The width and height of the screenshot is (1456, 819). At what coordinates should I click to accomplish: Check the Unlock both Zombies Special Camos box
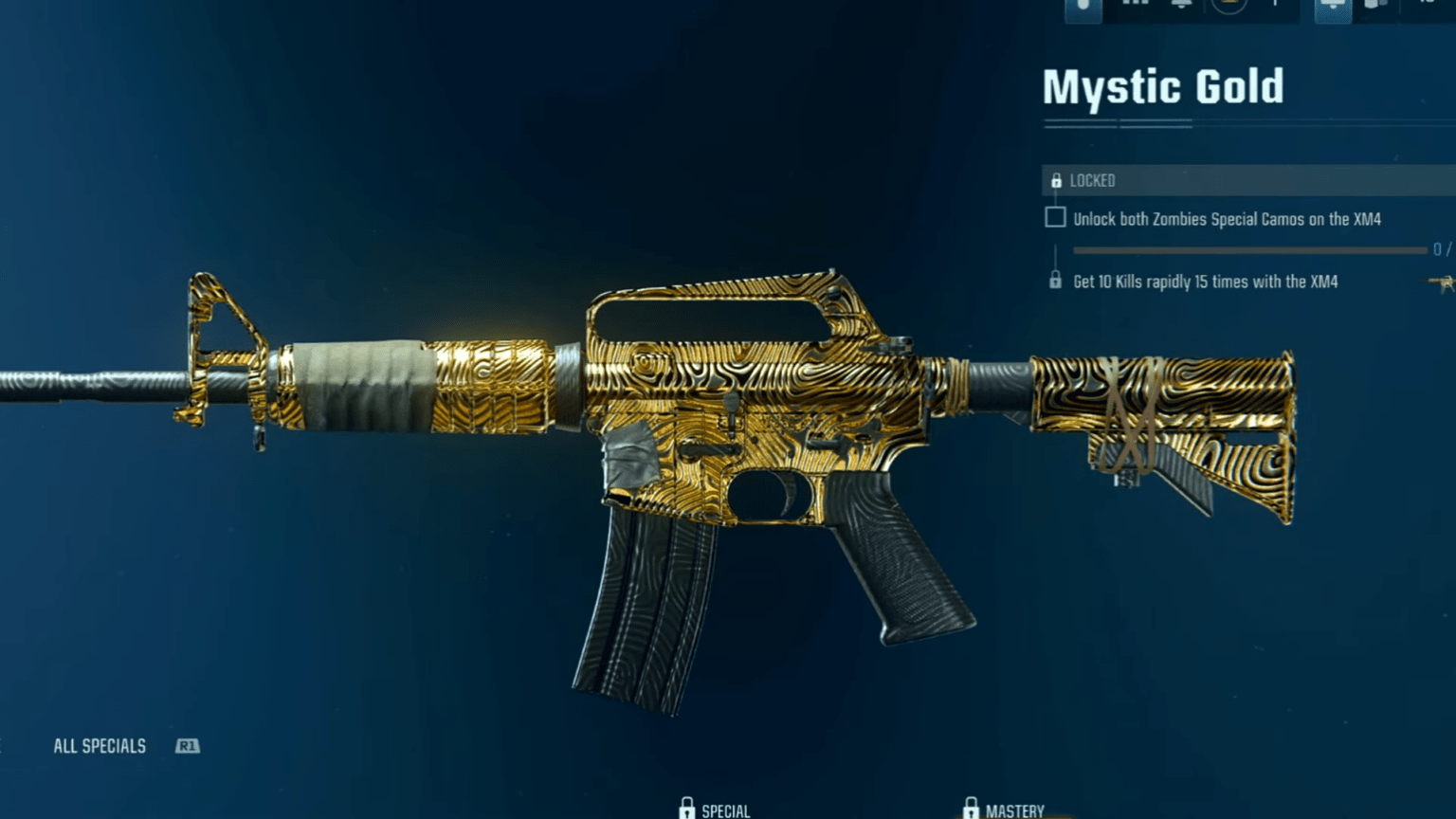[x=1054, y=217]
